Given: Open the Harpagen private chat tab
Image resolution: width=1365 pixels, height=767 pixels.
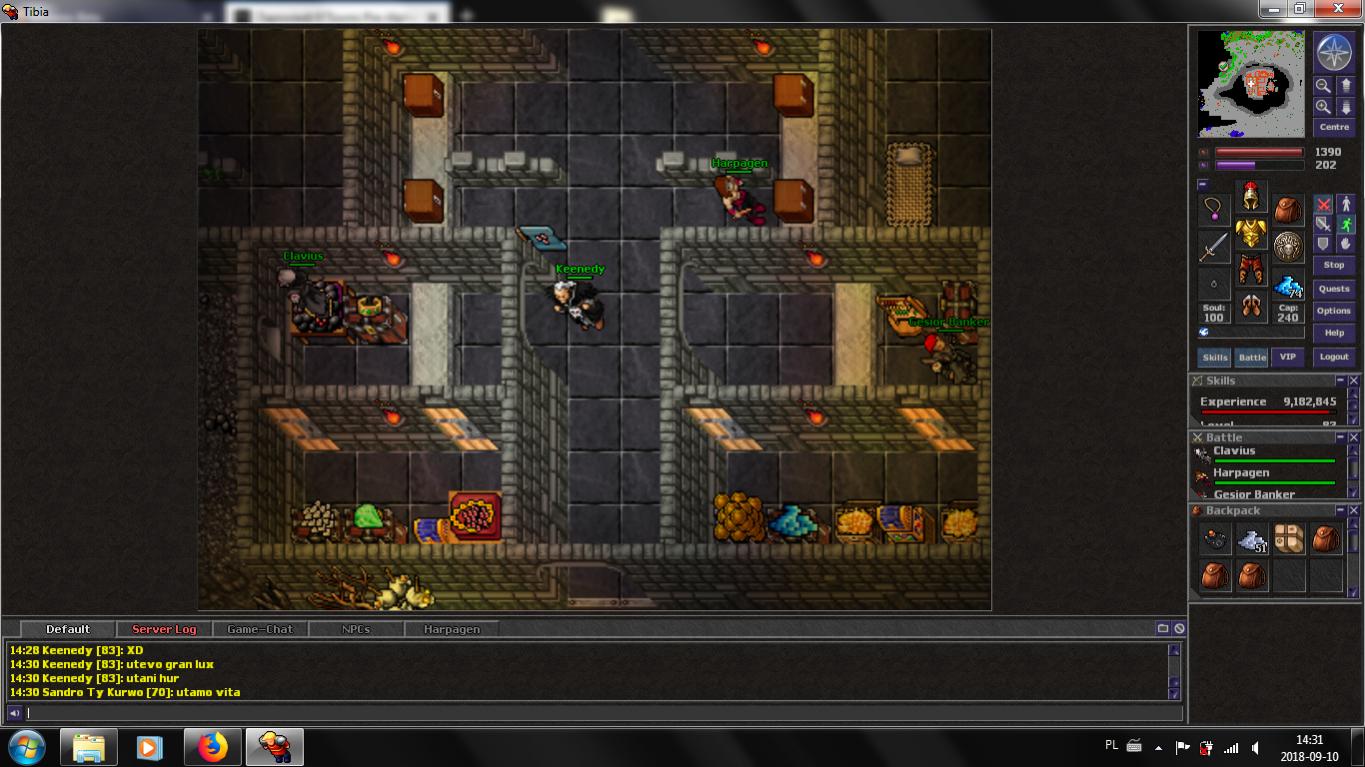Looking at the screenshot, I should [x=451, y=629].
